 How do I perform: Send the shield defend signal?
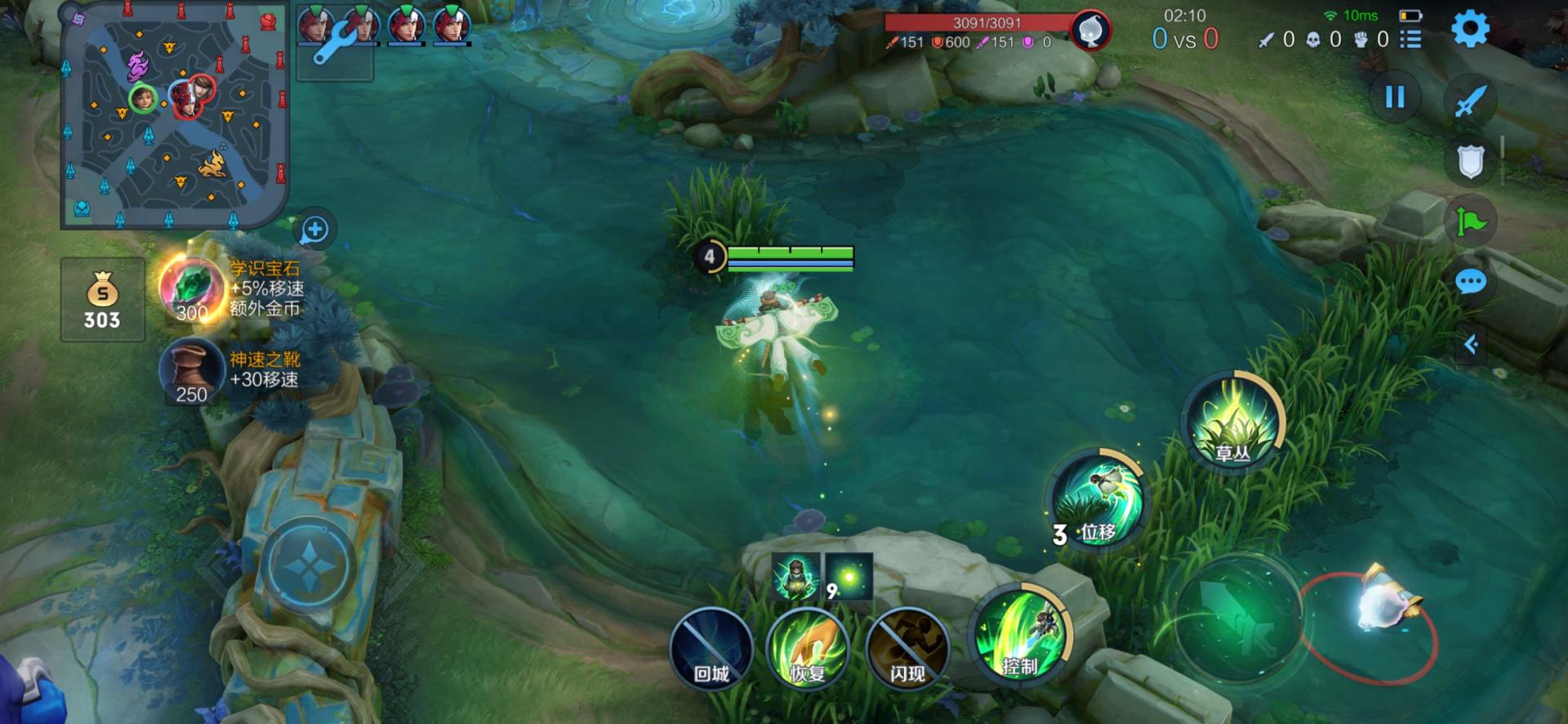point(1470,162)
